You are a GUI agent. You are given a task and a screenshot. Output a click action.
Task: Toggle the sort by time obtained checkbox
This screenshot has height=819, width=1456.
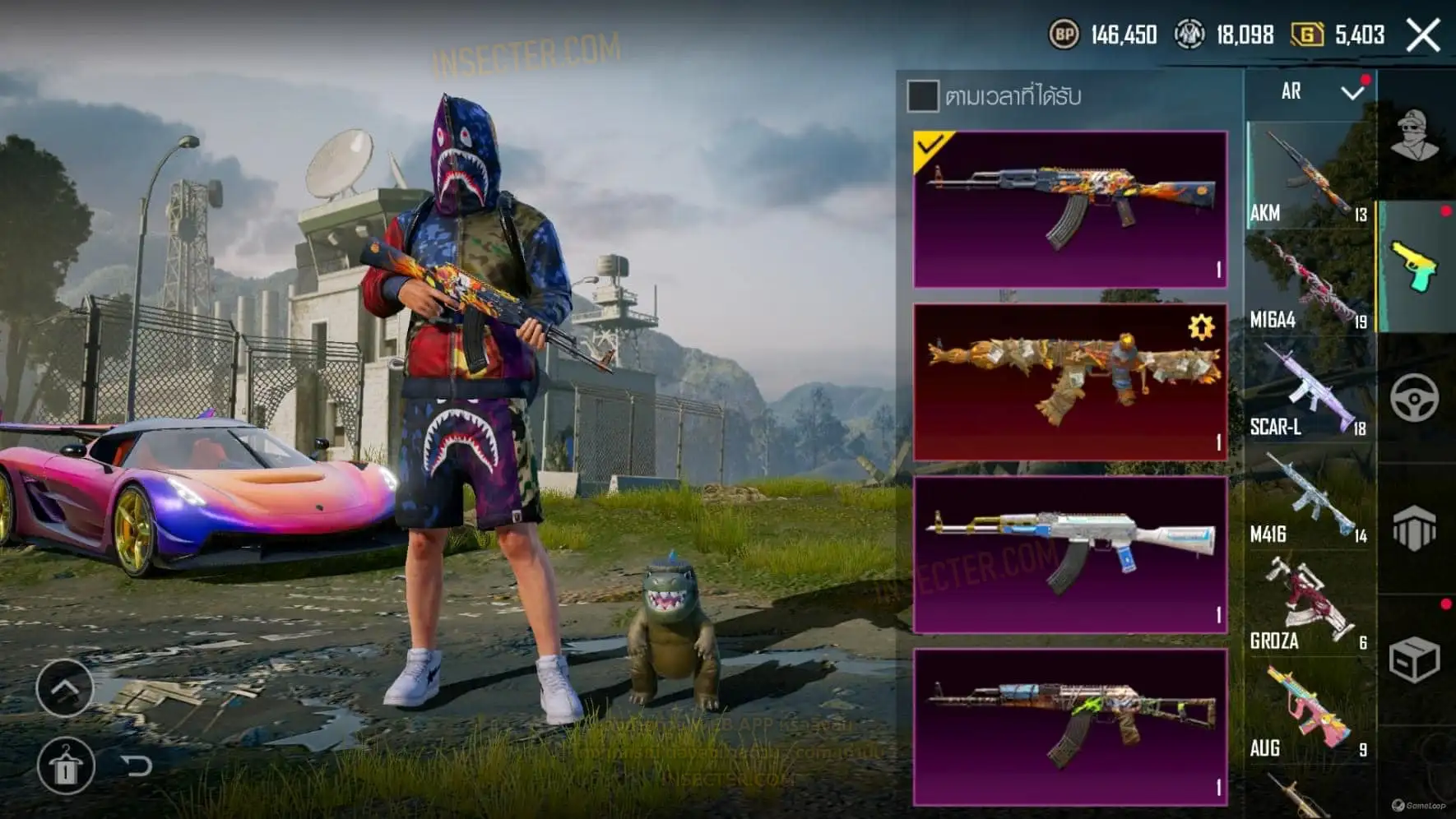[x=922, y=96]
